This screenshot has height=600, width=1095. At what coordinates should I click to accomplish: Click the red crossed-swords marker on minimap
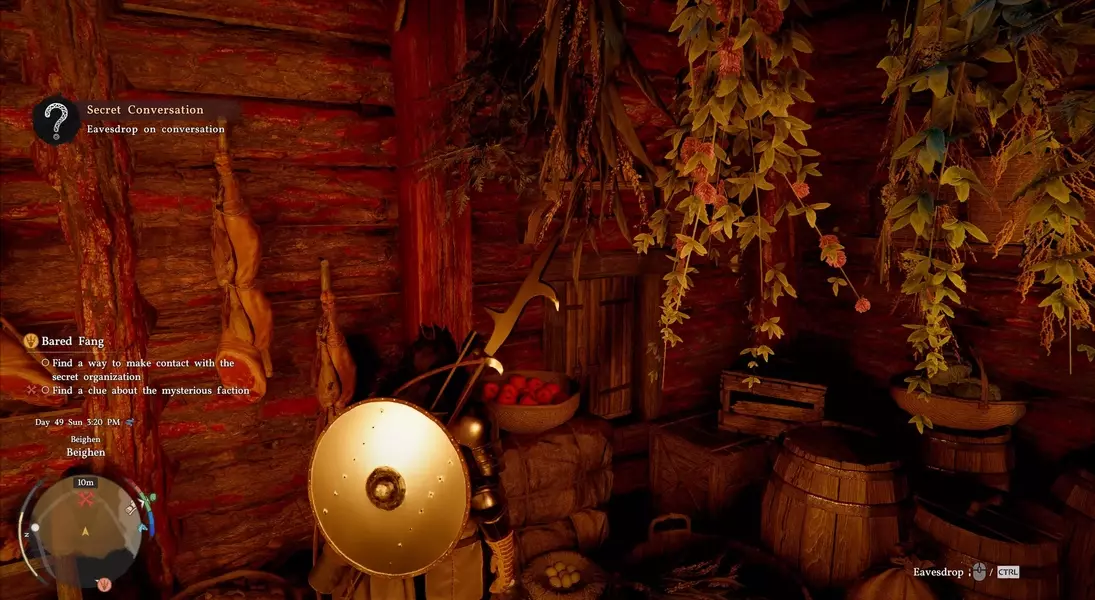86,498
